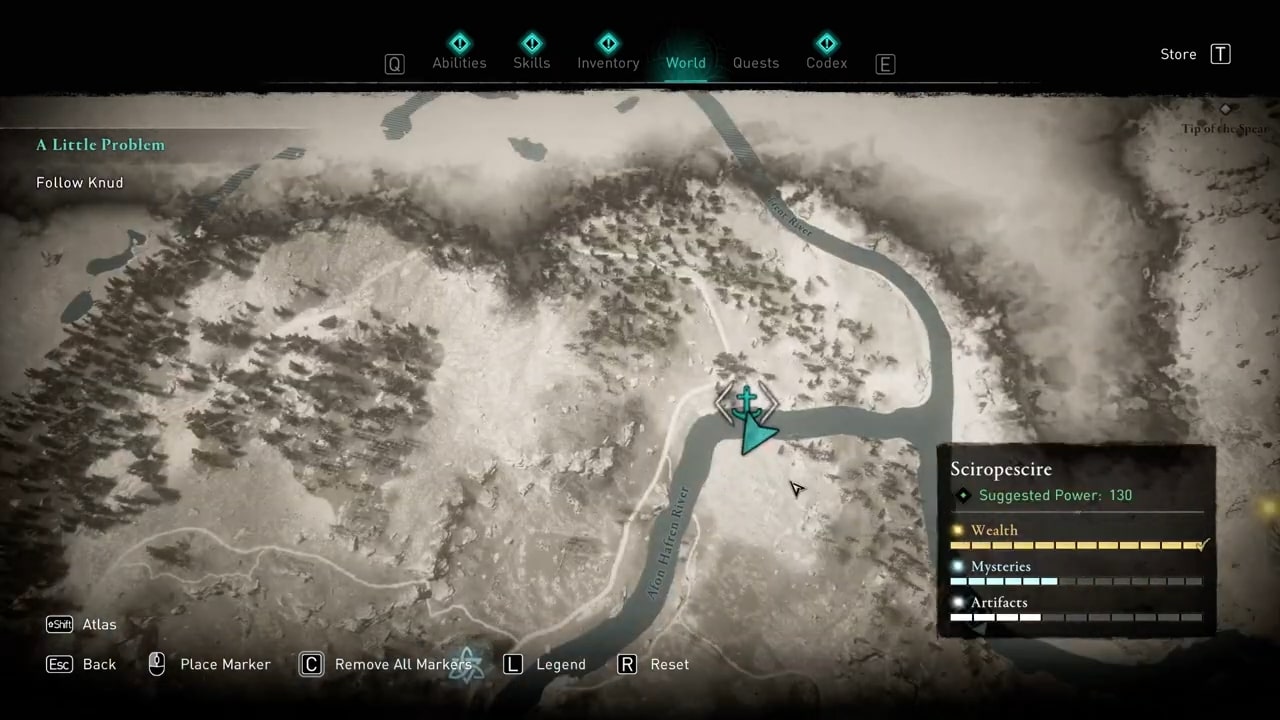Viewport: 1280px width, 720px height.
Task: Show the map Legend
Action: [560, 664]
